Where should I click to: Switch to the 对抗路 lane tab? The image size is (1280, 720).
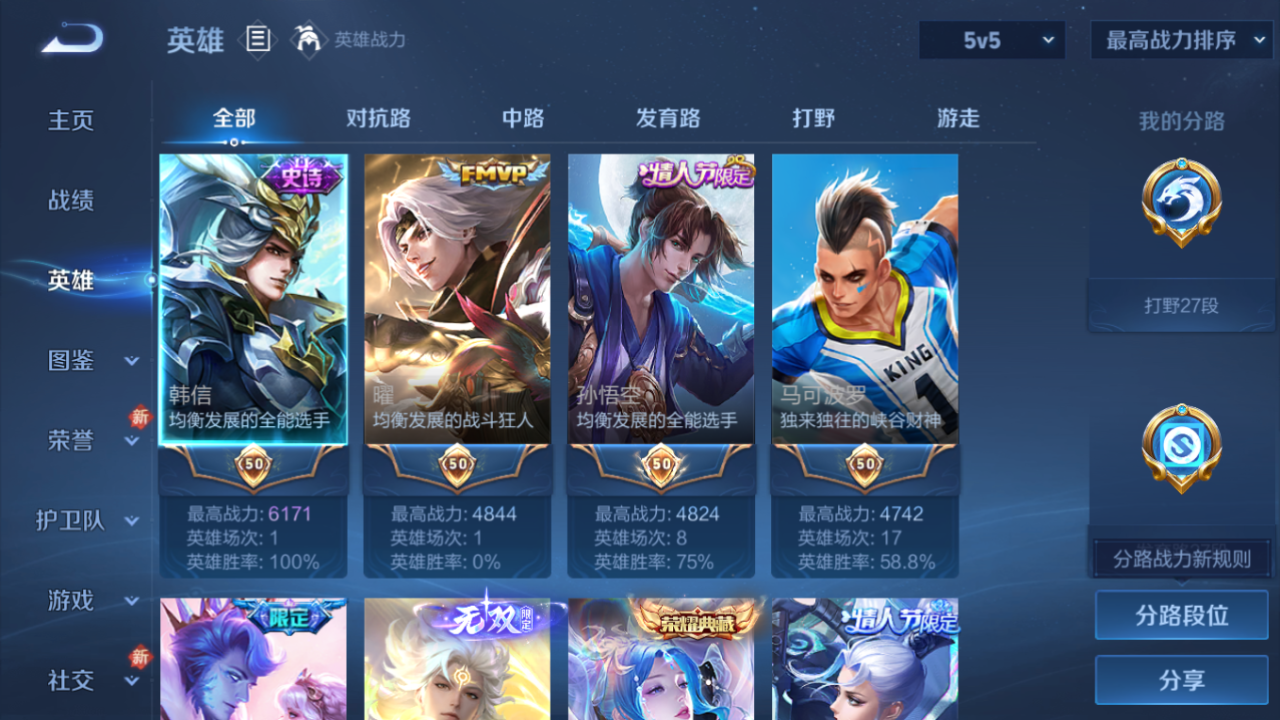point(378,118)
